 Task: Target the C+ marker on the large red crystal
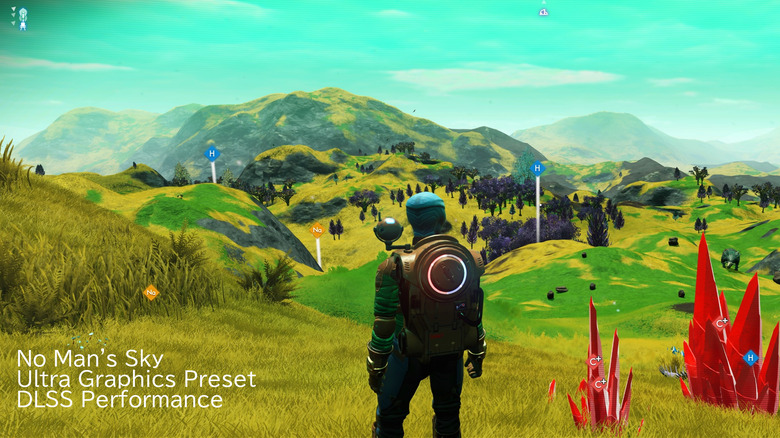(x=721, y=323)
